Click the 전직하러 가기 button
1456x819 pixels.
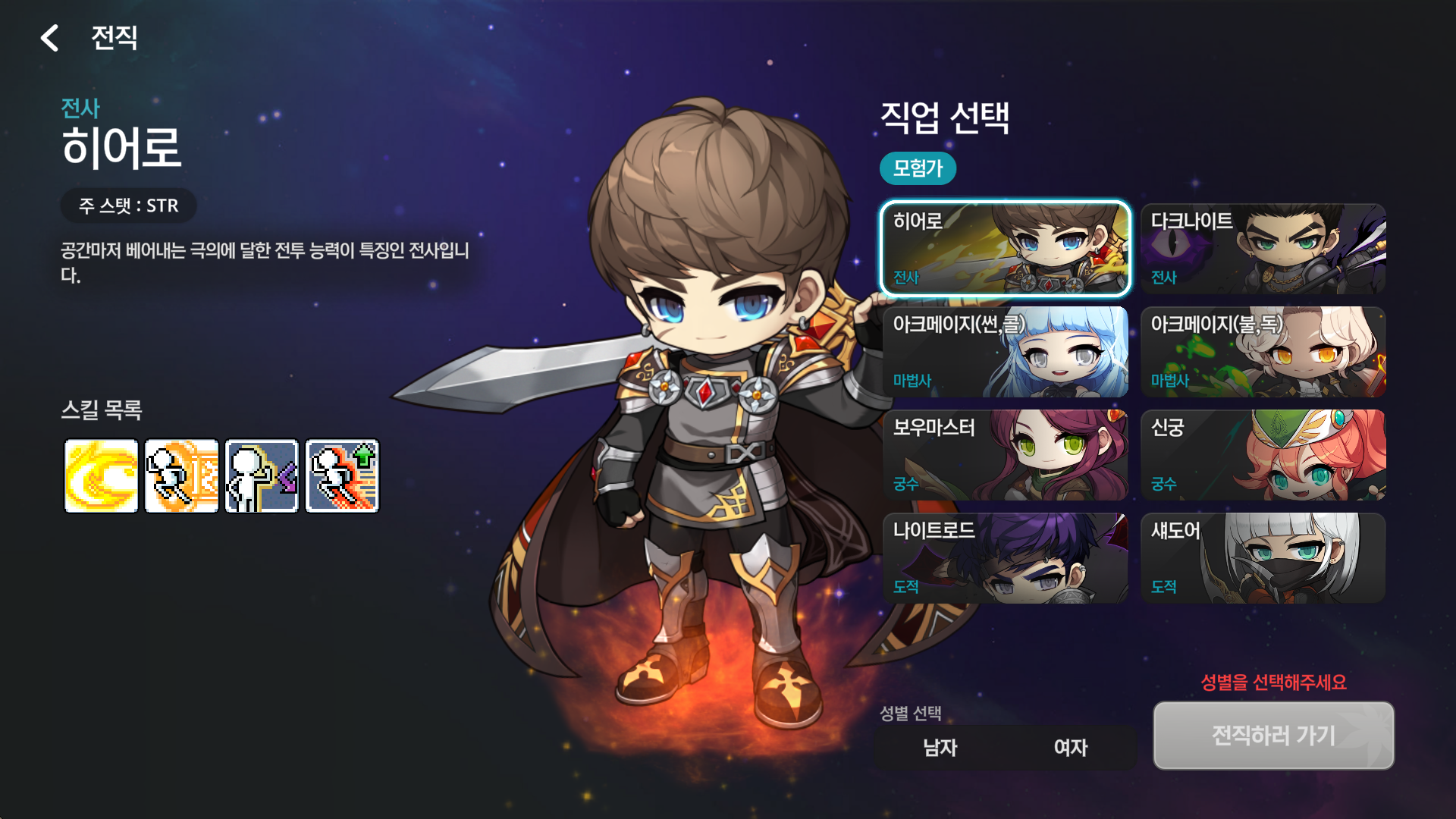click(1273, 735)
